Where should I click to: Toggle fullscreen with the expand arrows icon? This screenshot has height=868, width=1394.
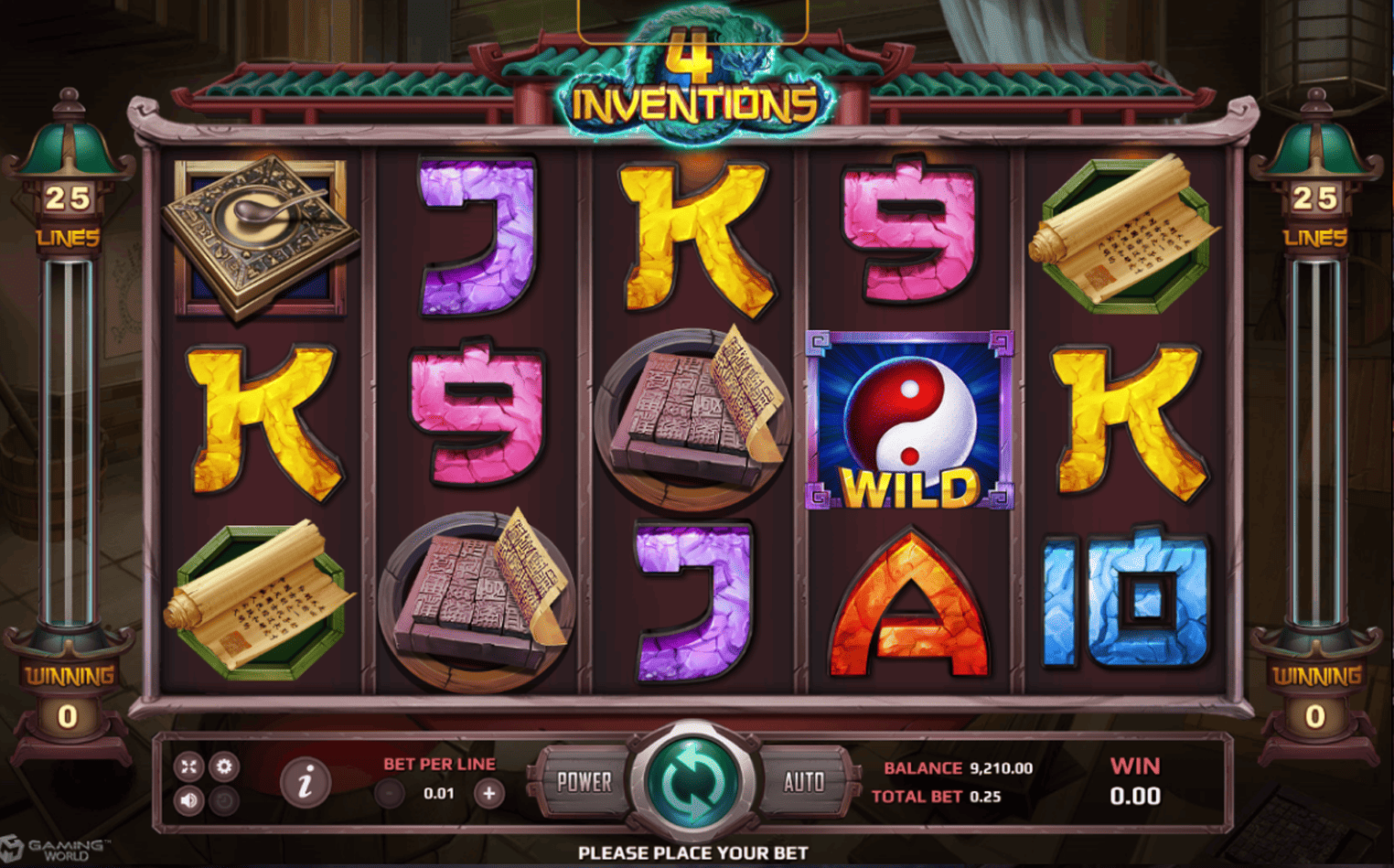(188, 766)
